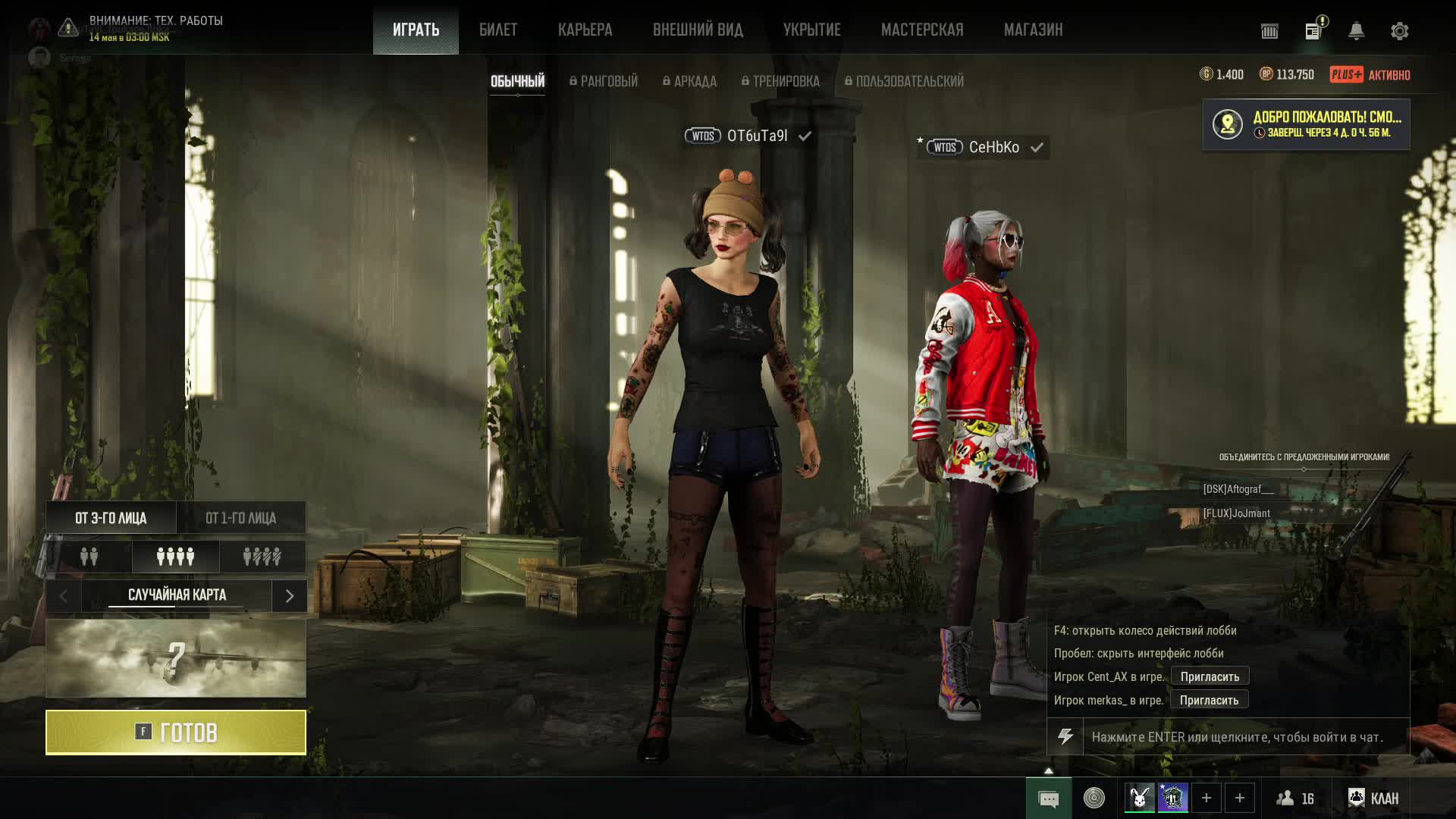The height and width of the screenshot is (819, 1456).
Task: Click the chat input field
Action: pyautogui.click(x=1244, y=737)
